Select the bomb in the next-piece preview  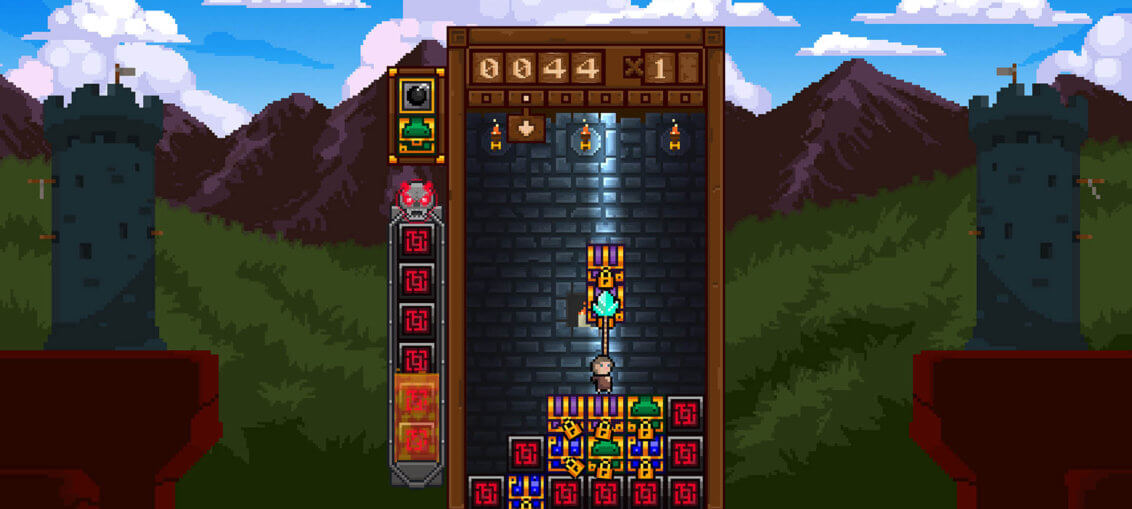coord(416,95)
